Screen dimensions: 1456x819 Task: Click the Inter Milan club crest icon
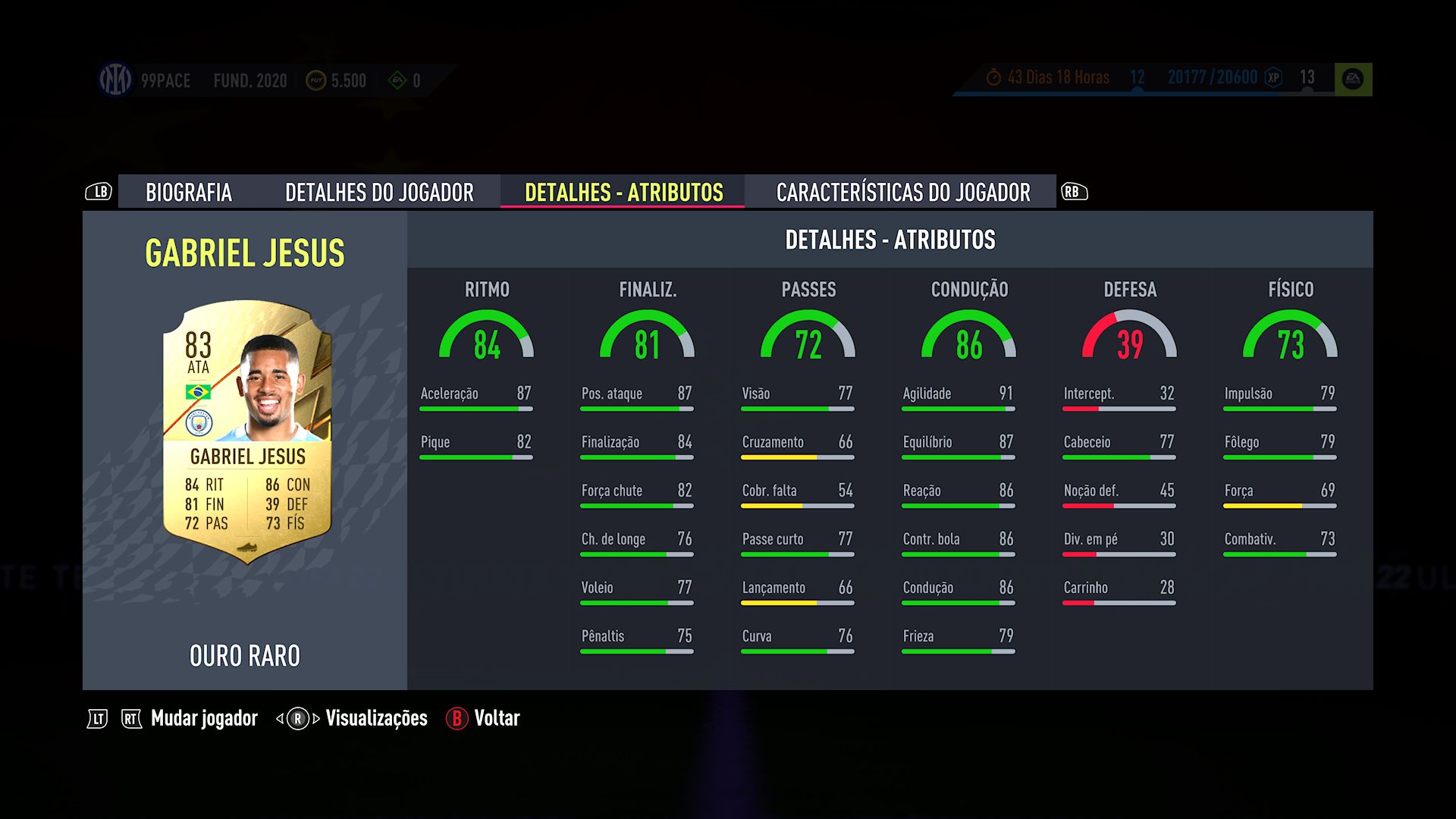(x=114, y=77)
